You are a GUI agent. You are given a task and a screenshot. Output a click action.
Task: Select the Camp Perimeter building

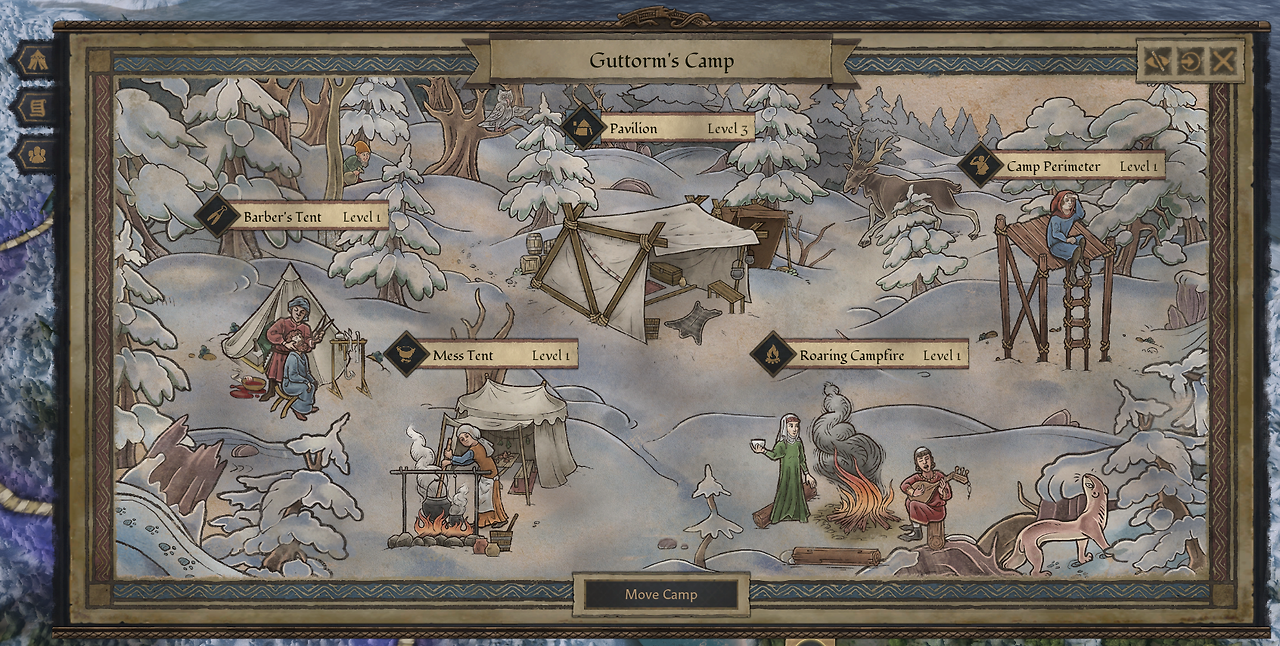tap(1063, 166)
